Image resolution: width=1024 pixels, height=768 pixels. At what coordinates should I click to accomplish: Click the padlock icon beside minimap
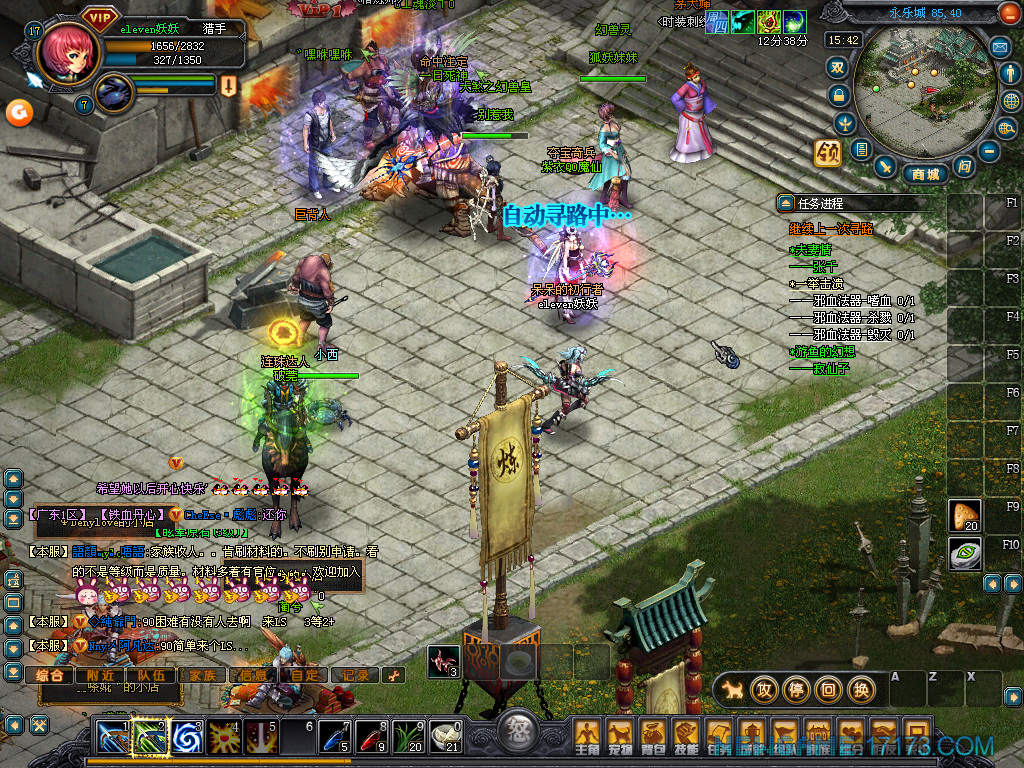click(838, 95)
